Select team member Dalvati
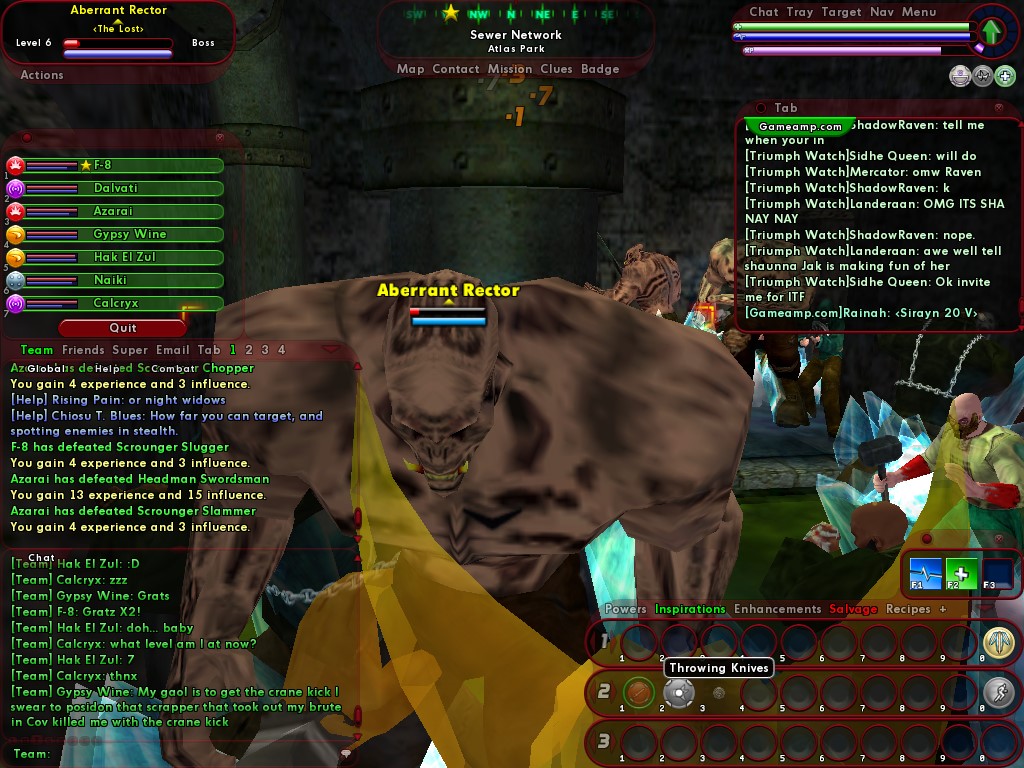 [x=116, y=188]
